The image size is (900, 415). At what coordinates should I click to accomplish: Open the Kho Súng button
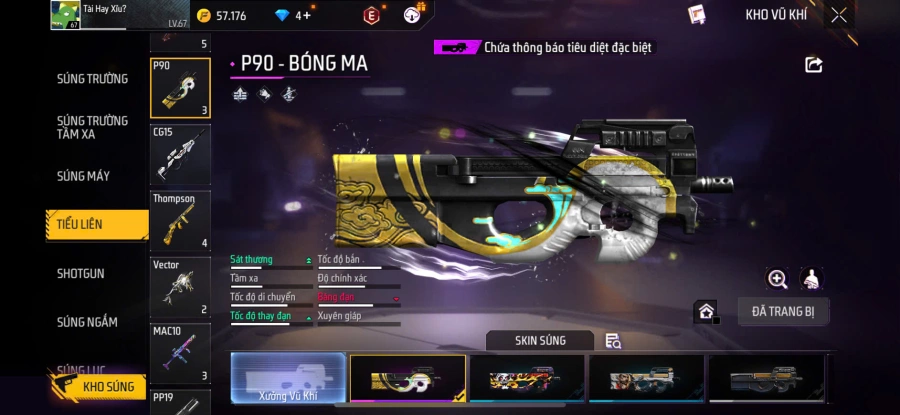[x=98, y=386]
